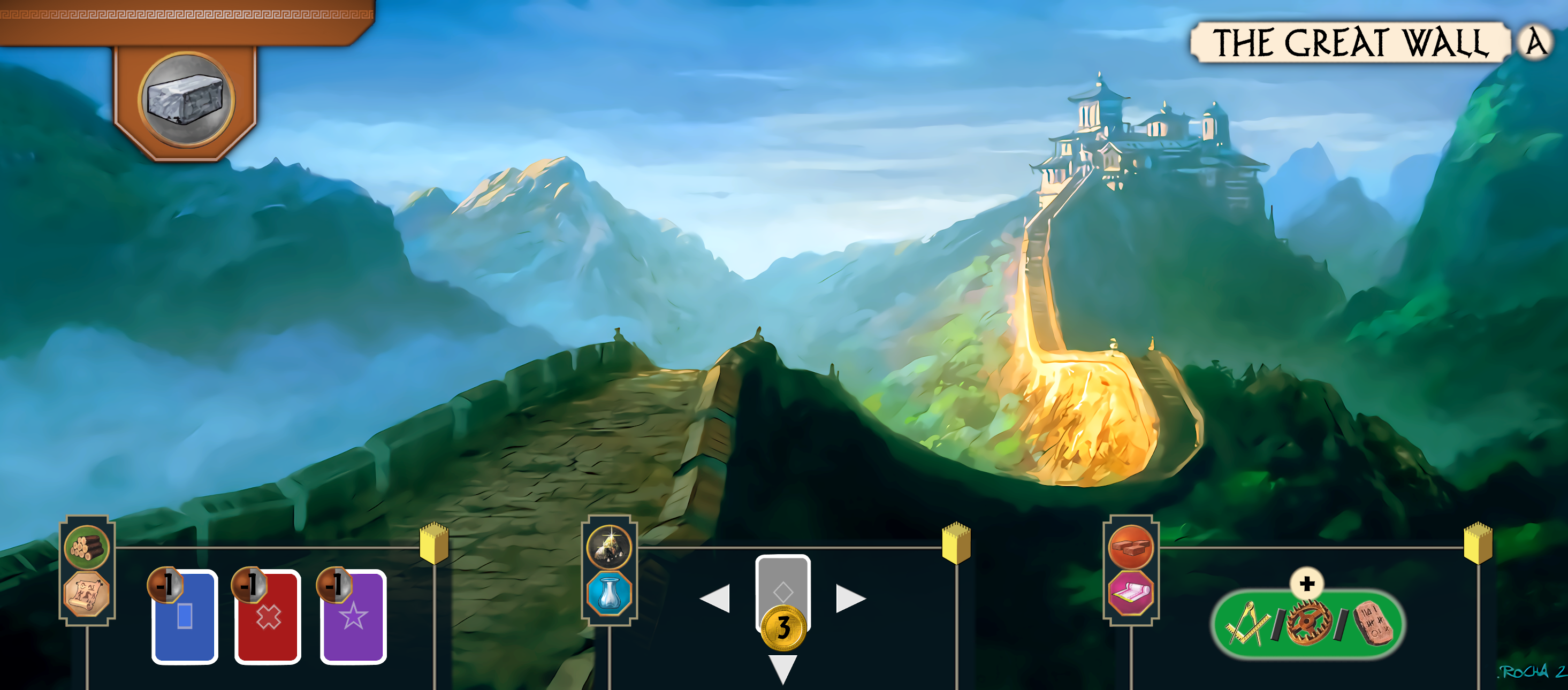This screenshot has height=690, width=1568.
Task: Click the wood log cost icon
Action: (x=87, y=547)
